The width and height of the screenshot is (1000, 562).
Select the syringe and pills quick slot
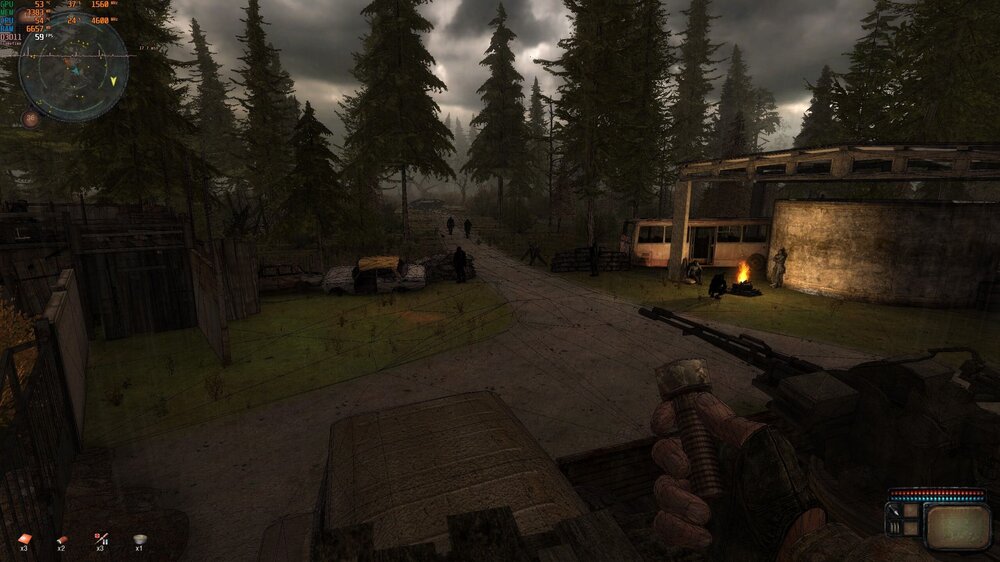point(100,539)
